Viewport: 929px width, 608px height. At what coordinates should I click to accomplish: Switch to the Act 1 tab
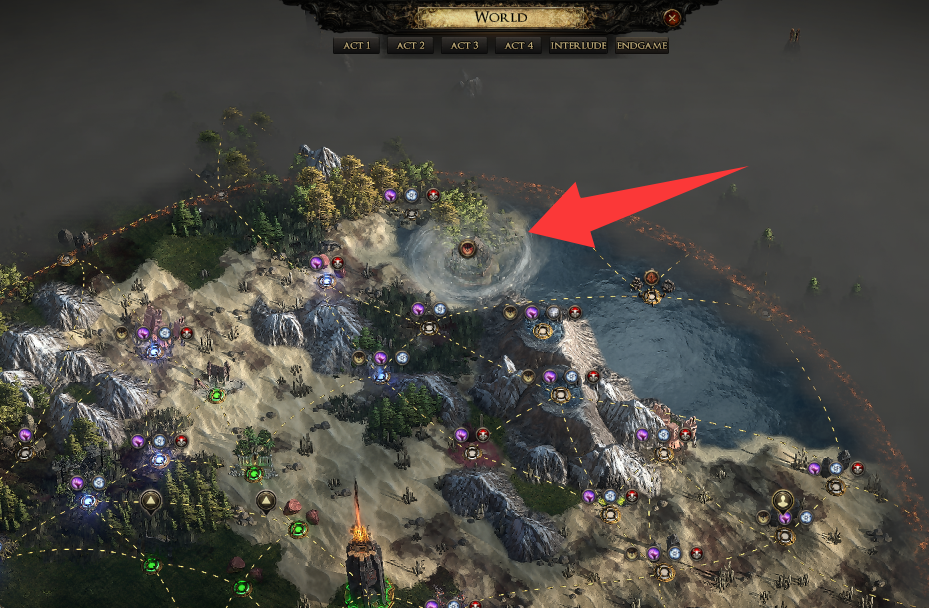point(357,46)
